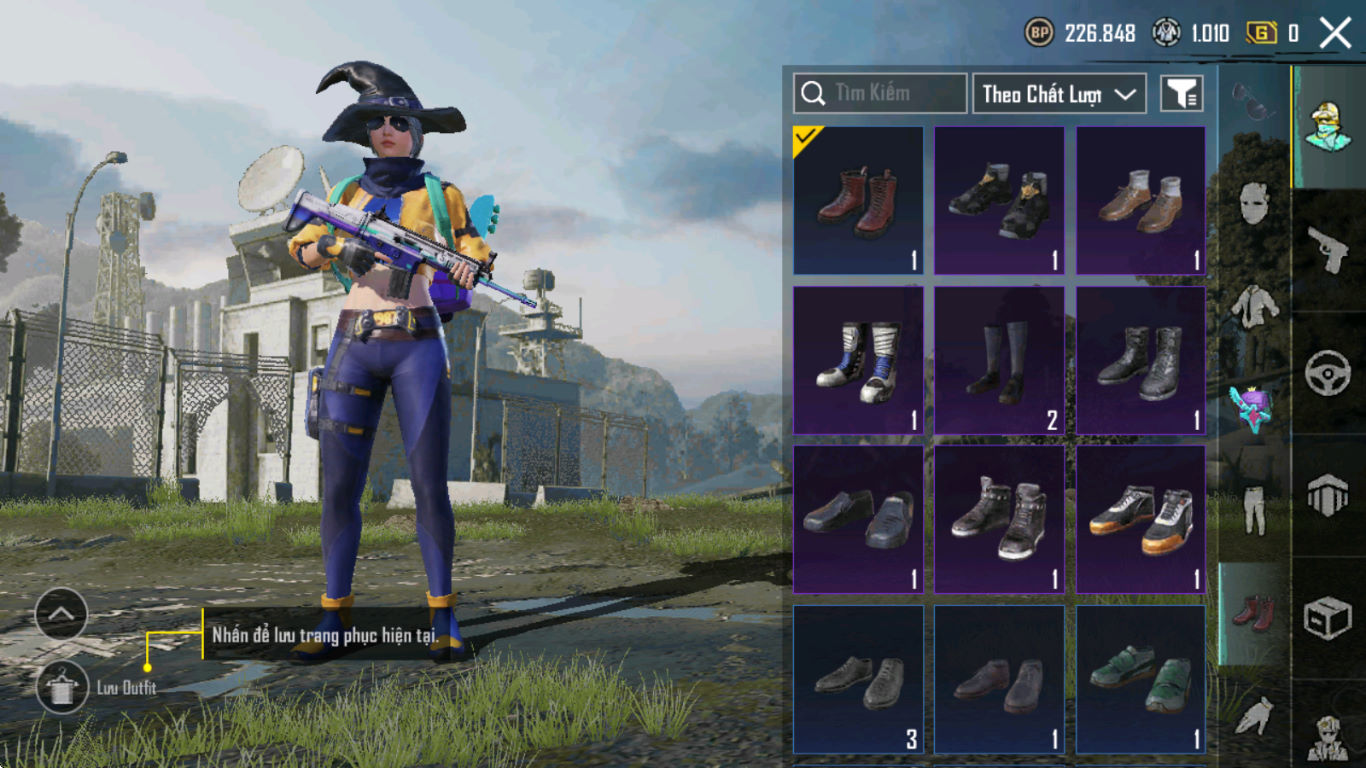Switch to the mask category
Image resolution: width=1366 pixels, height=768 pixels.
(x=1254, y=203)
